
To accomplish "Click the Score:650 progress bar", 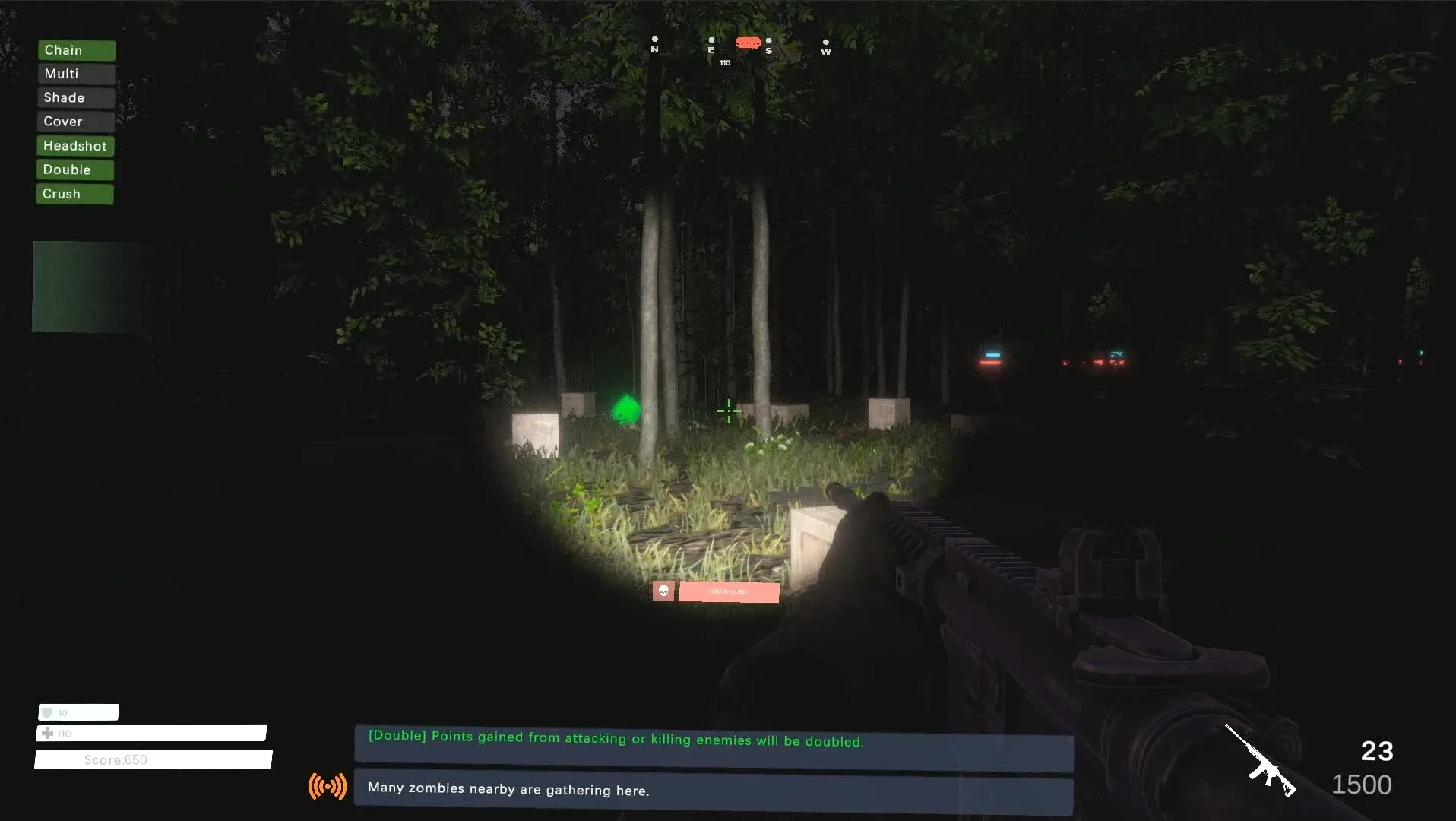I will (152, 759).
